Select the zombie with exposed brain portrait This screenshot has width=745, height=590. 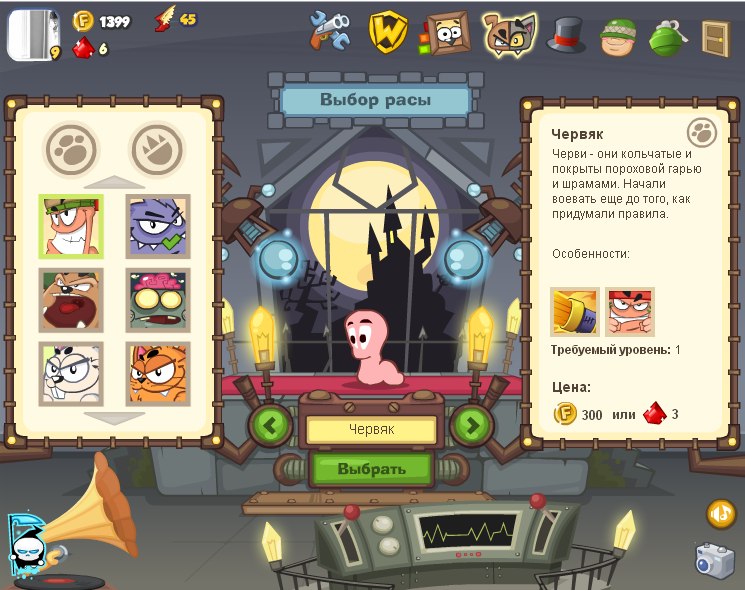click(x=158, y=300)
